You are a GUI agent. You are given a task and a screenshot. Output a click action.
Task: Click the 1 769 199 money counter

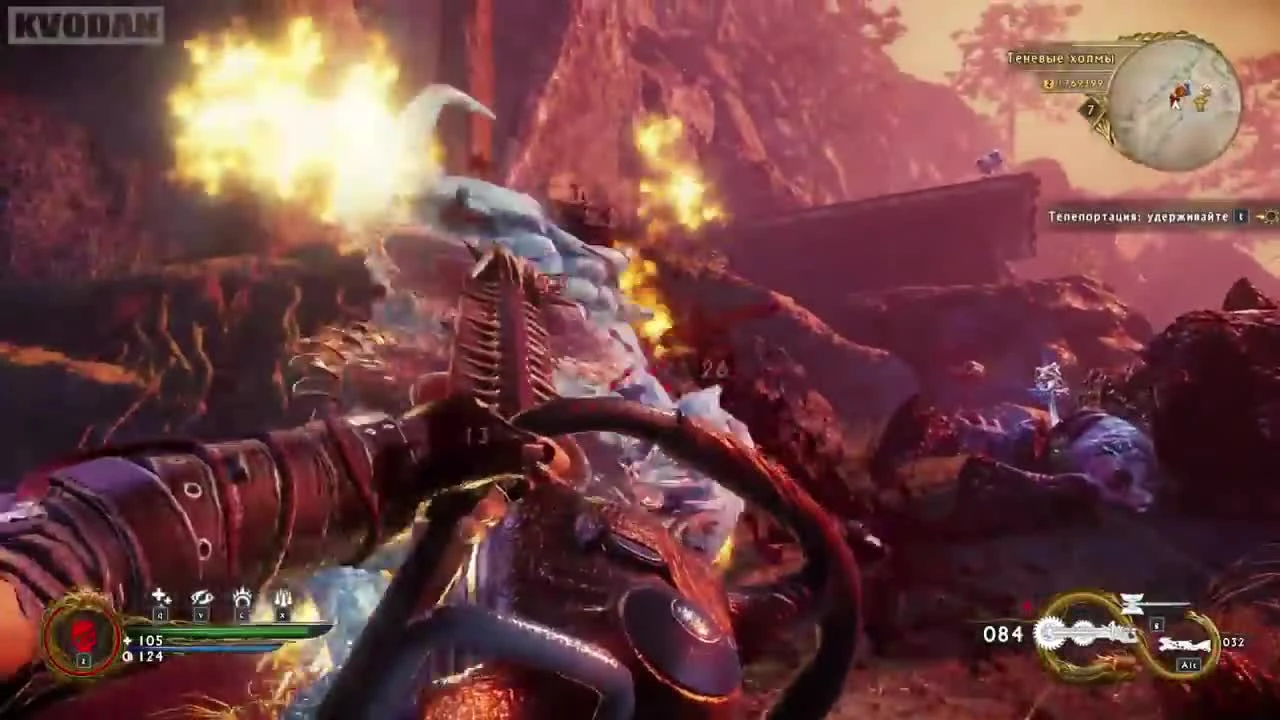click(1083, 84)
